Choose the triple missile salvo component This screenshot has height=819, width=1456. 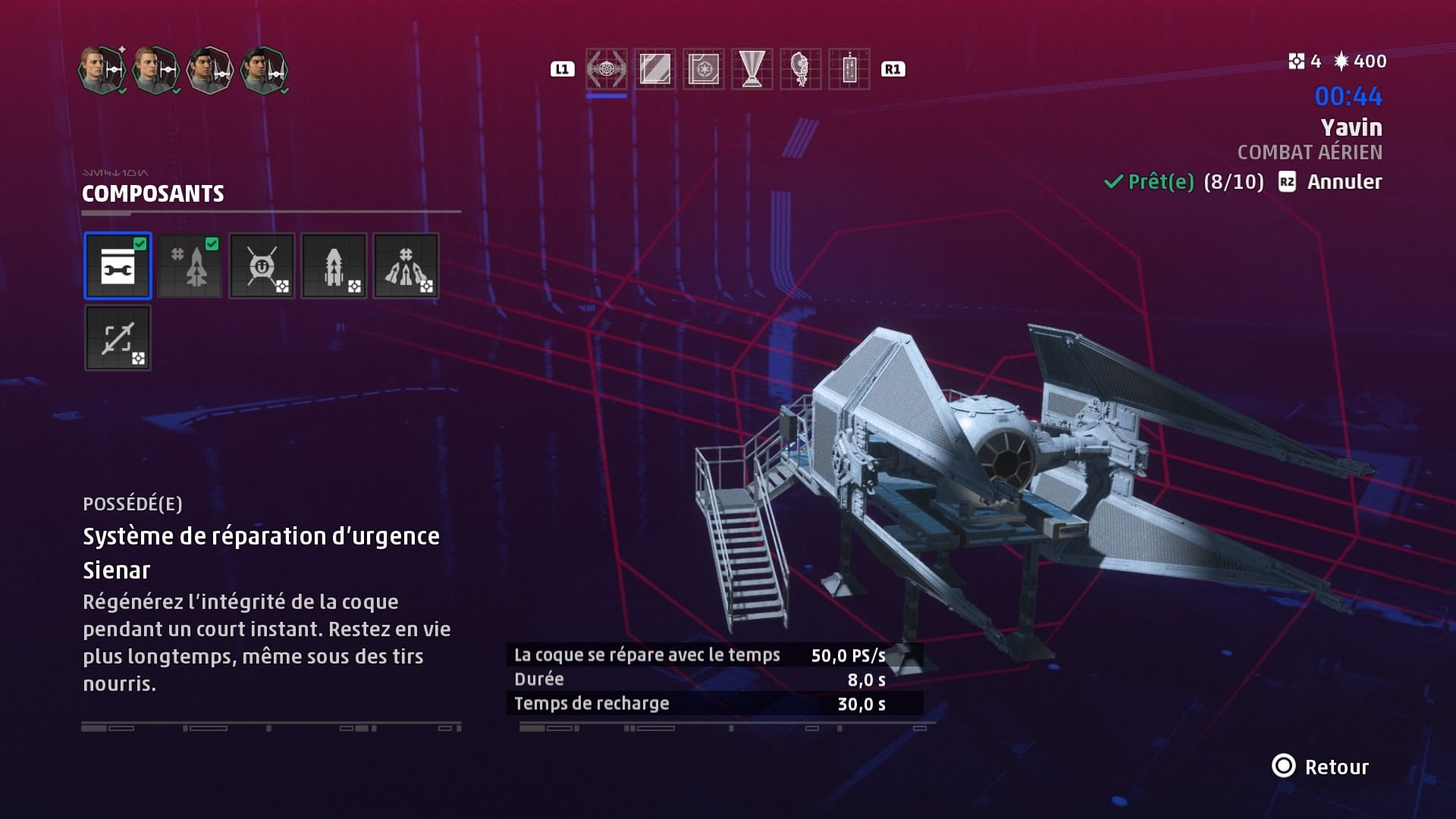[406, 265]
